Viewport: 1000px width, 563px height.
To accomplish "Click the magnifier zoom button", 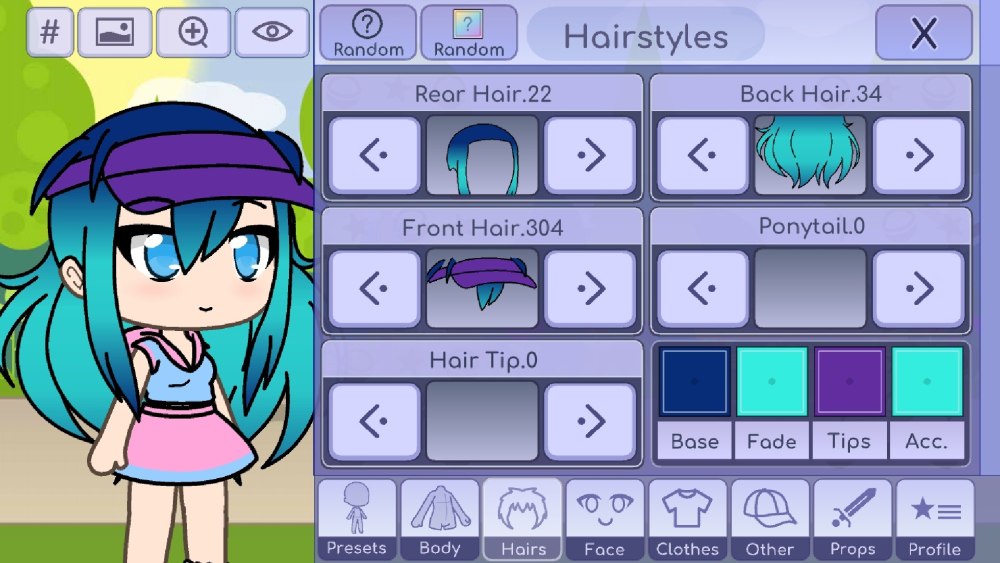I will coord(193,33).
